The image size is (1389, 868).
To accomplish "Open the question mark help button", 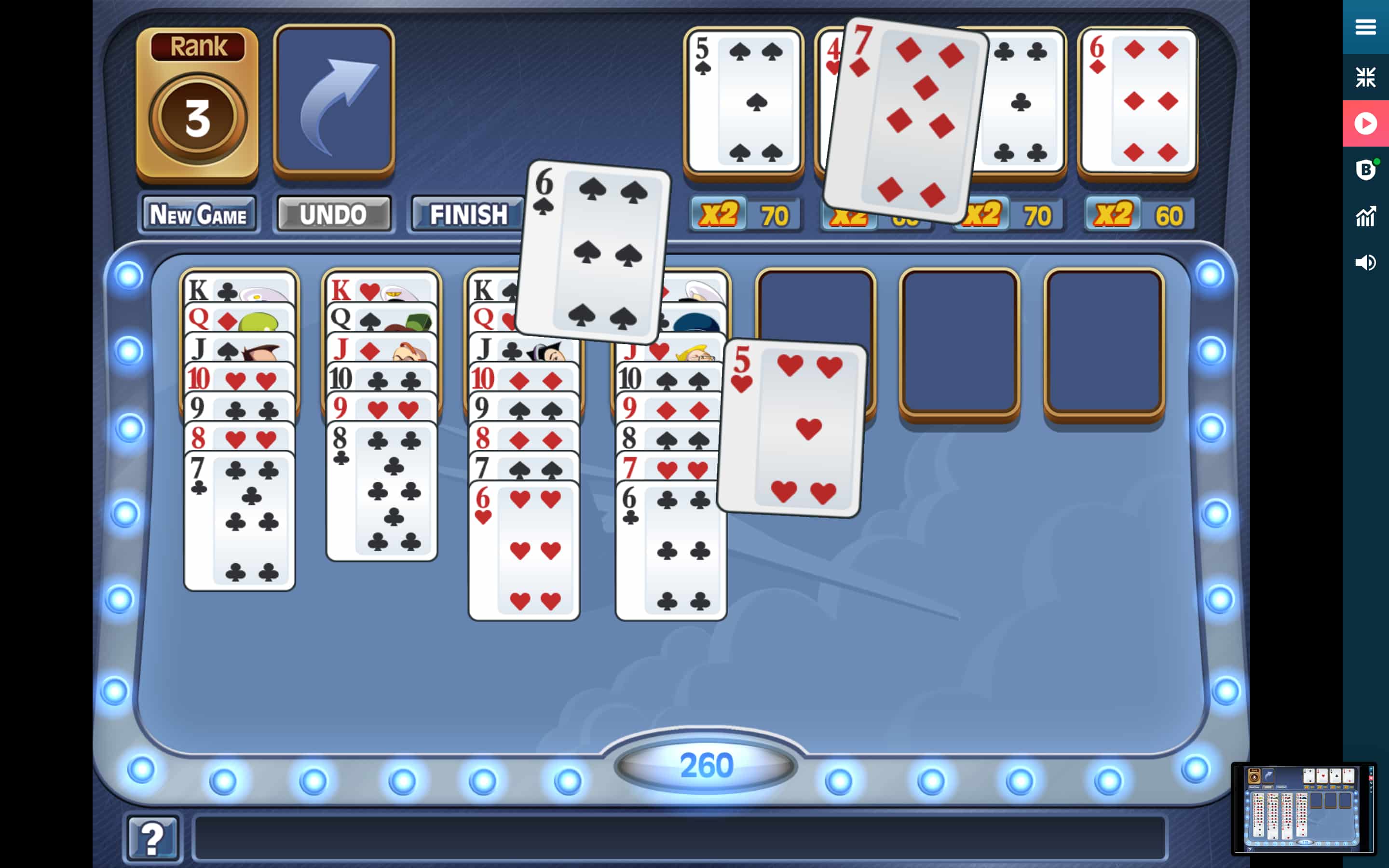I will (152, 839).
